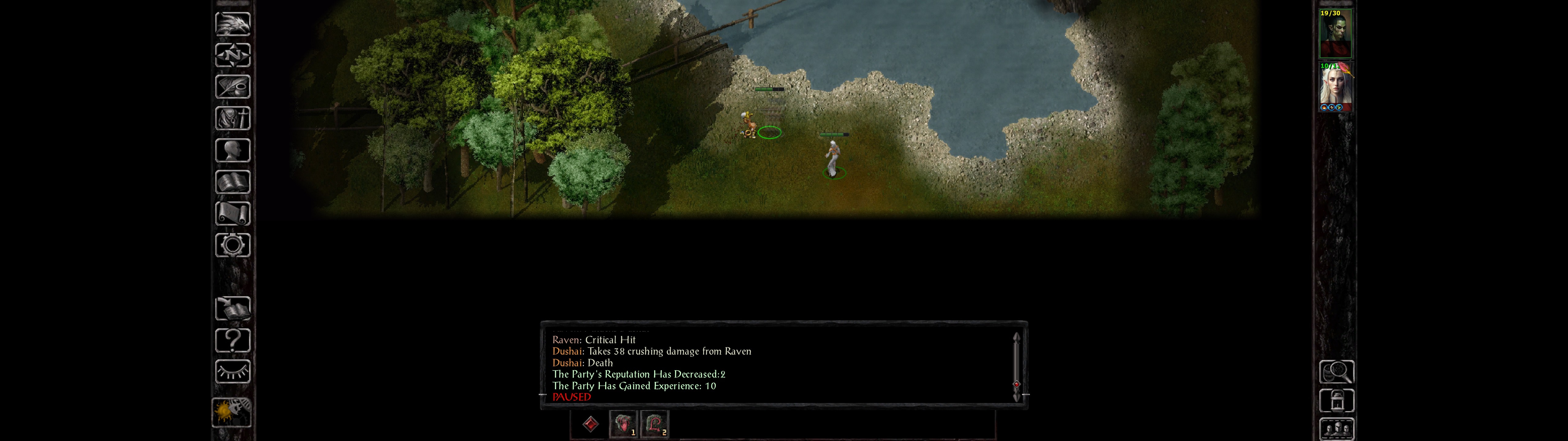The image size is (1568, 441).
Task: Select the green-skinned half-orc portrait
Action: tap(1335, 33)
